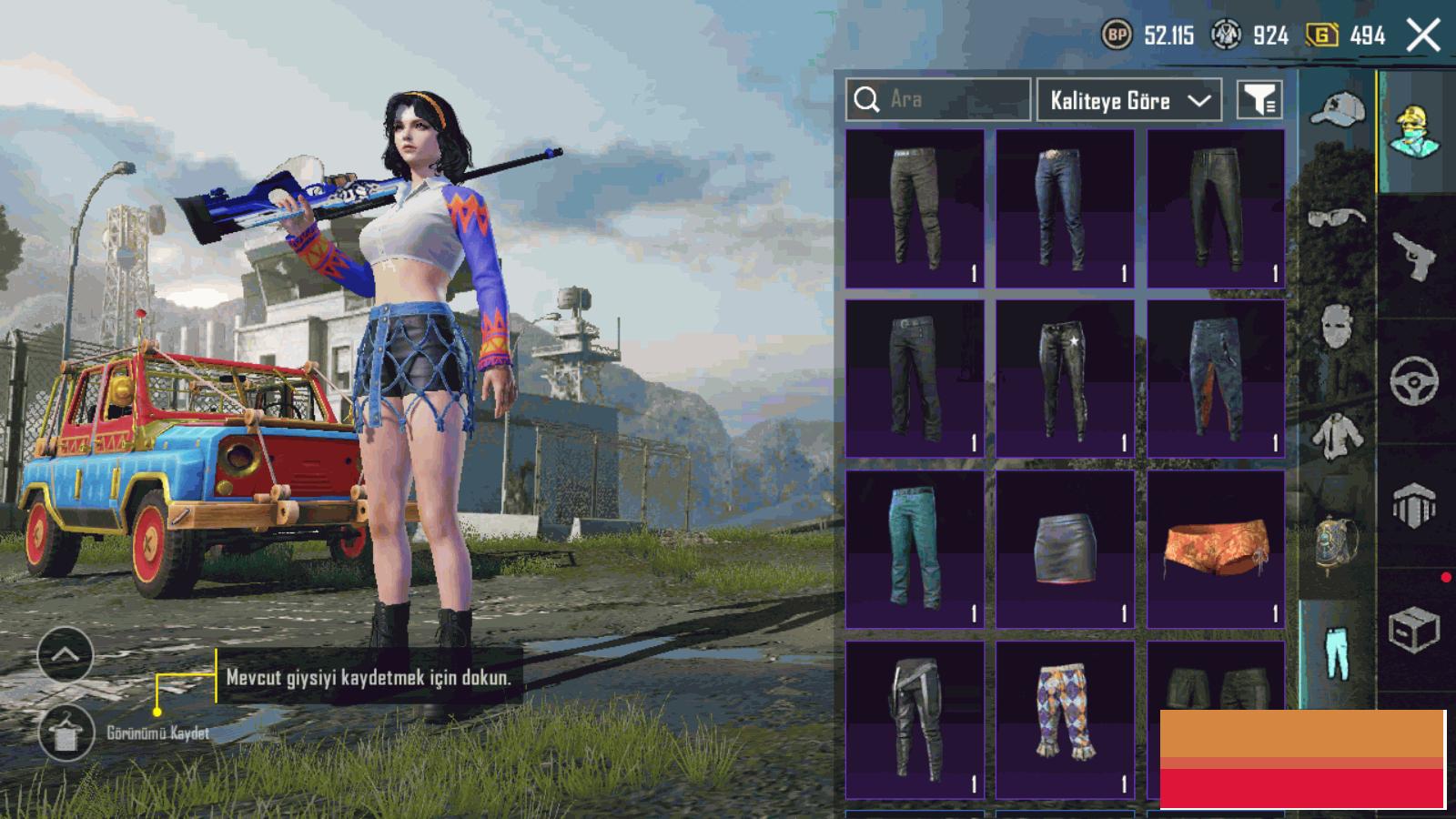Close the inventory screen with the X
This screenshot has height=819, width=1456.
1423,36
